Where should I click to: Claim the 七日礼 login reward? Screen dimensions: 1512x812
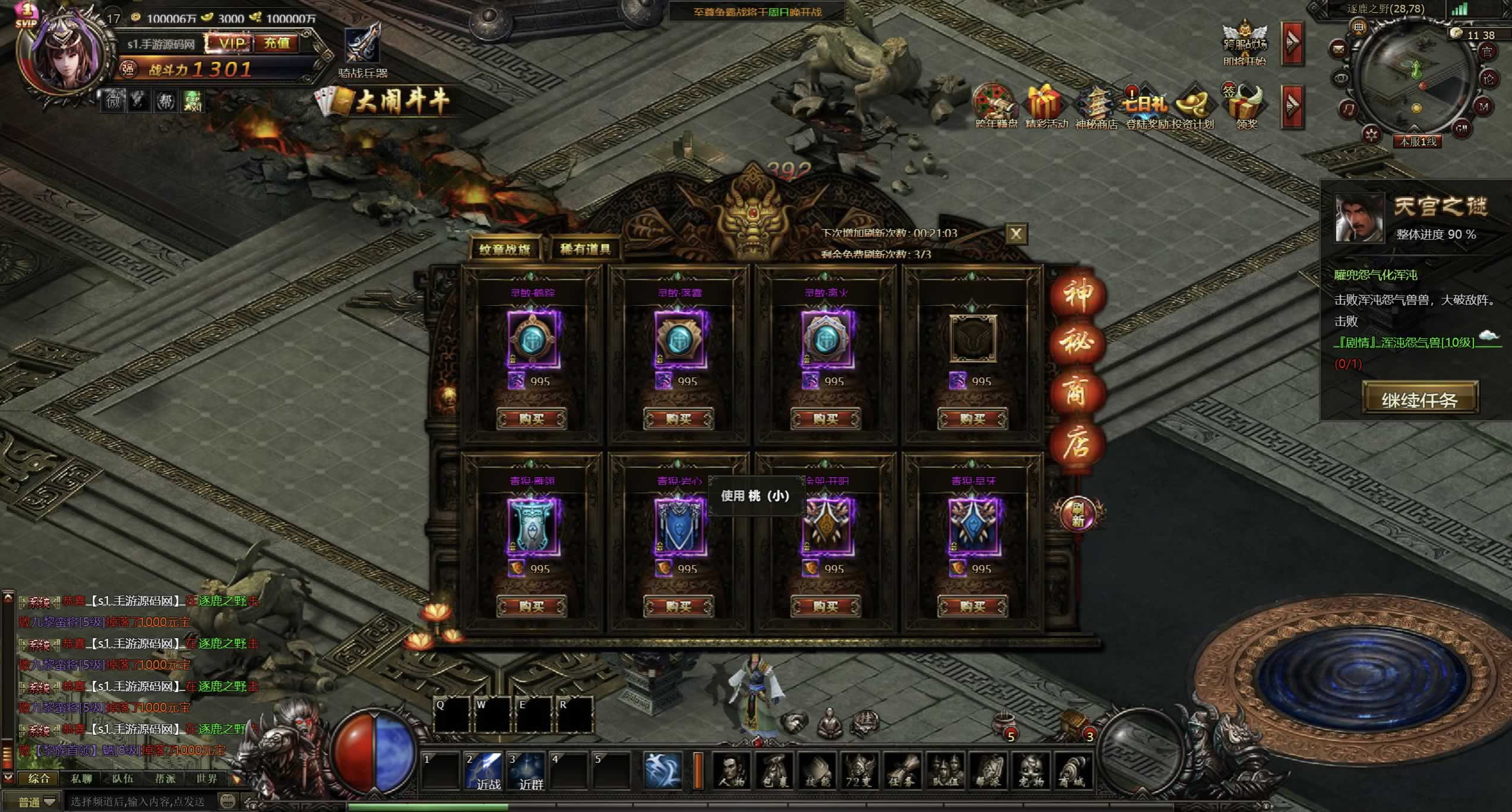click(1144, 107)
